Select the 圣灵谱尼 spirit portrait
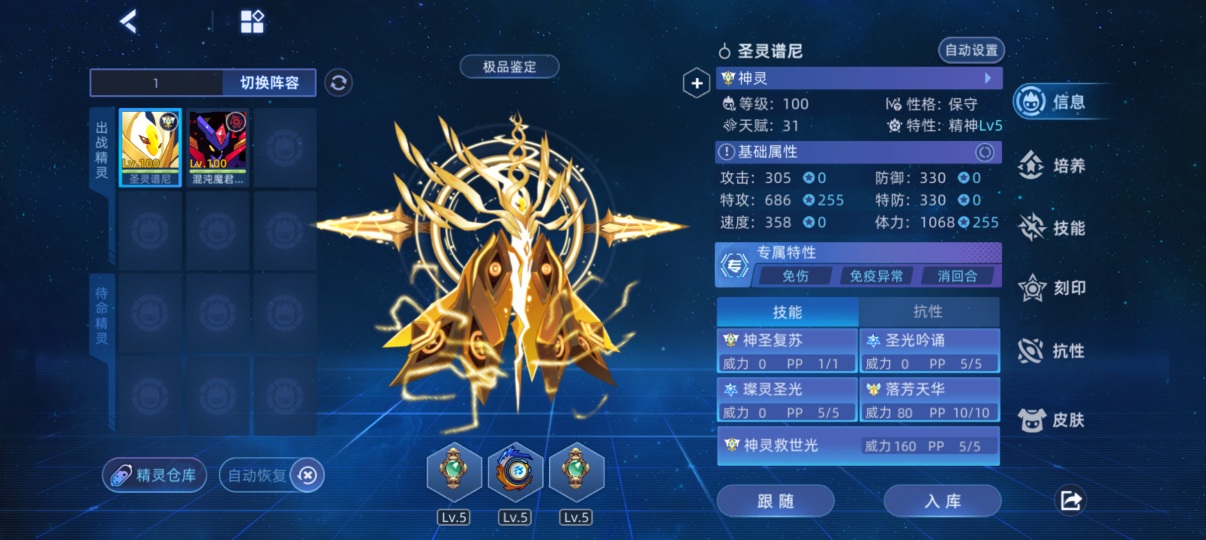Viewport: 1206px width, 540px height. [151, 147]
